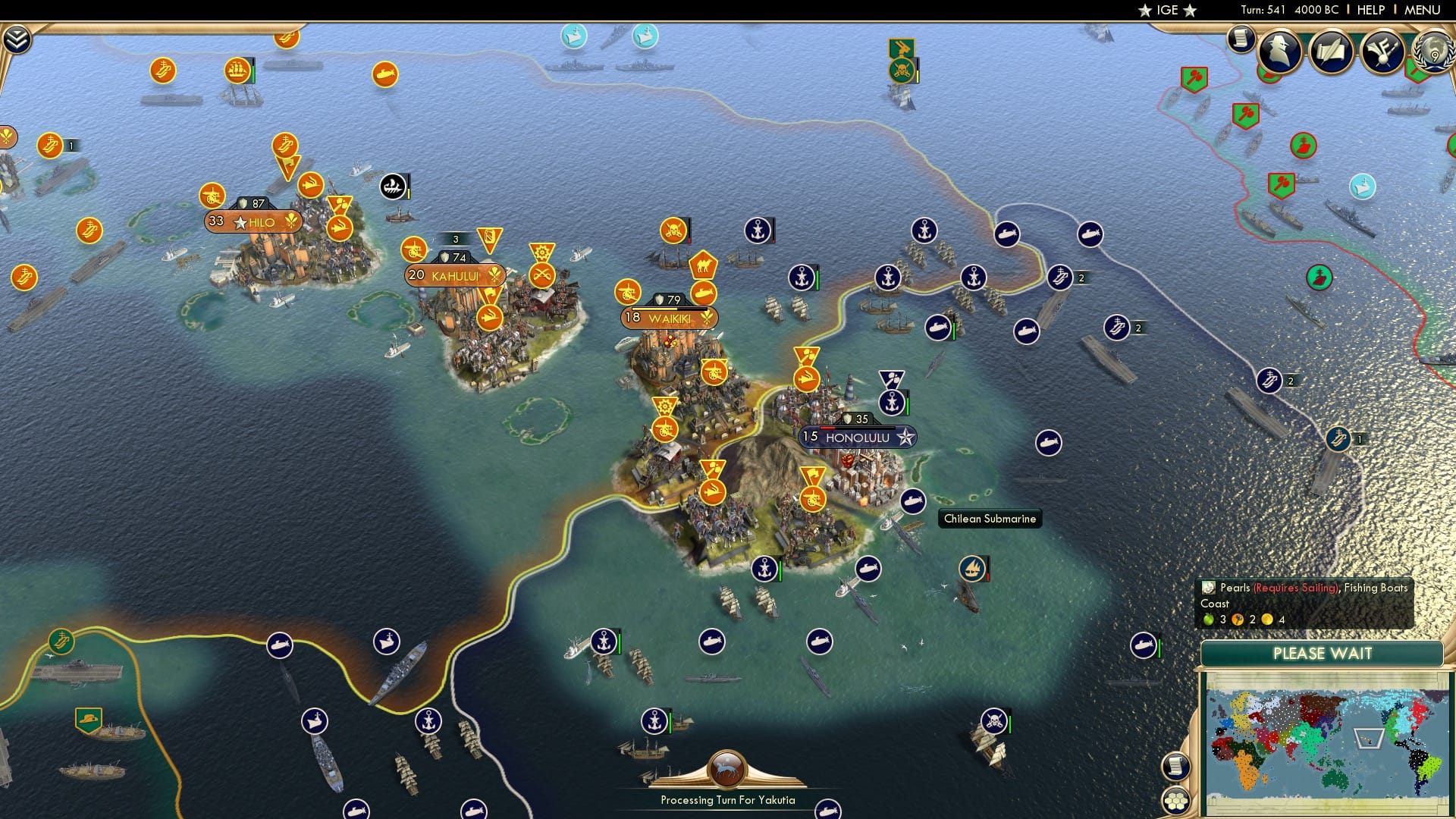Open the Espionage overview spy icon

[1279, 52]
